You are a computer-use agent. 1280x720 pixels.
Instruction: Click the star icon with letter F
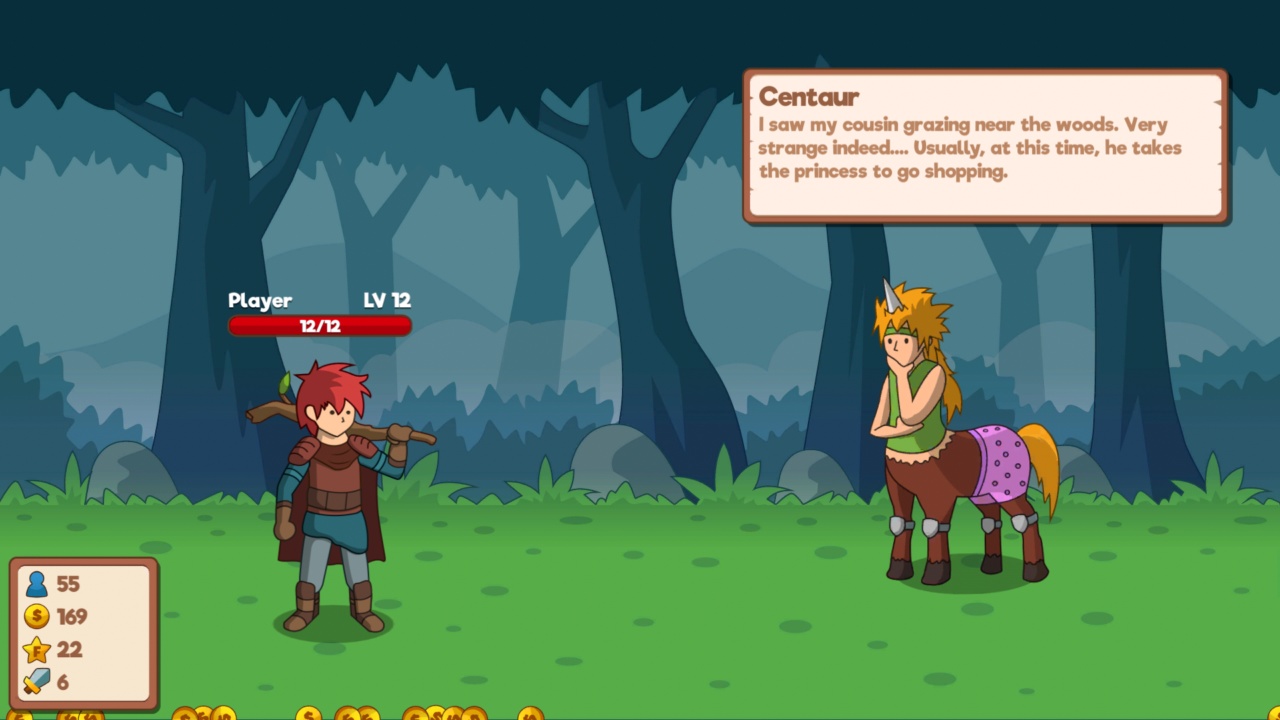37,649
